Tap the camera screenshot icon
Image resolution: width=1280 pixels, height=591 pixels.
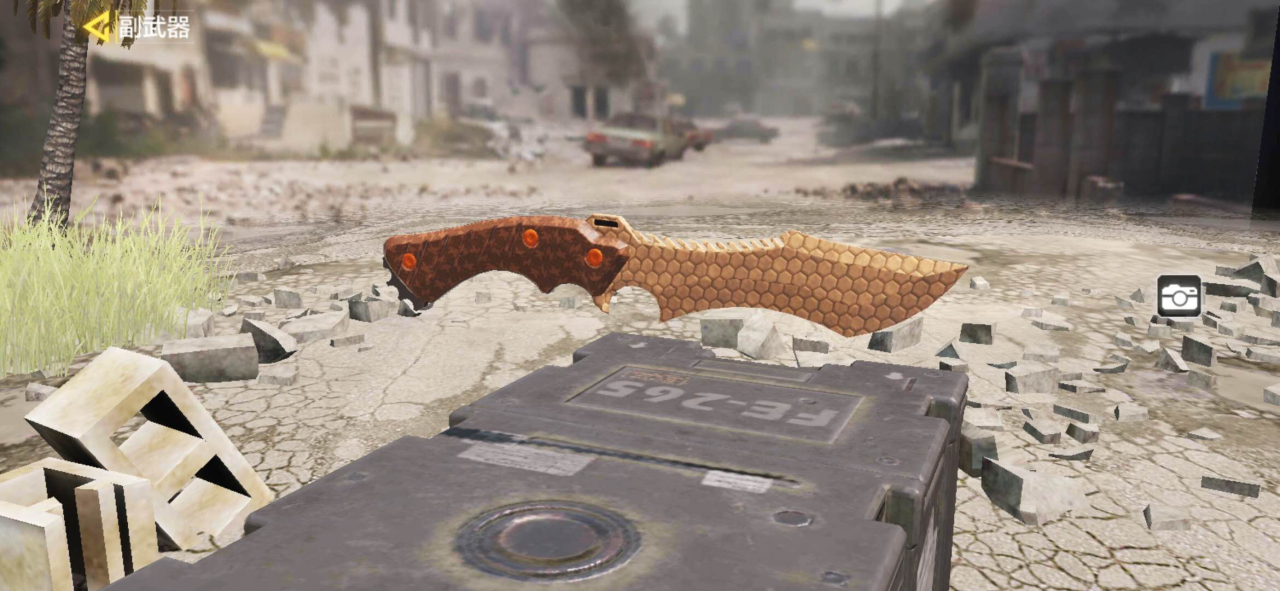point(1179,296)
